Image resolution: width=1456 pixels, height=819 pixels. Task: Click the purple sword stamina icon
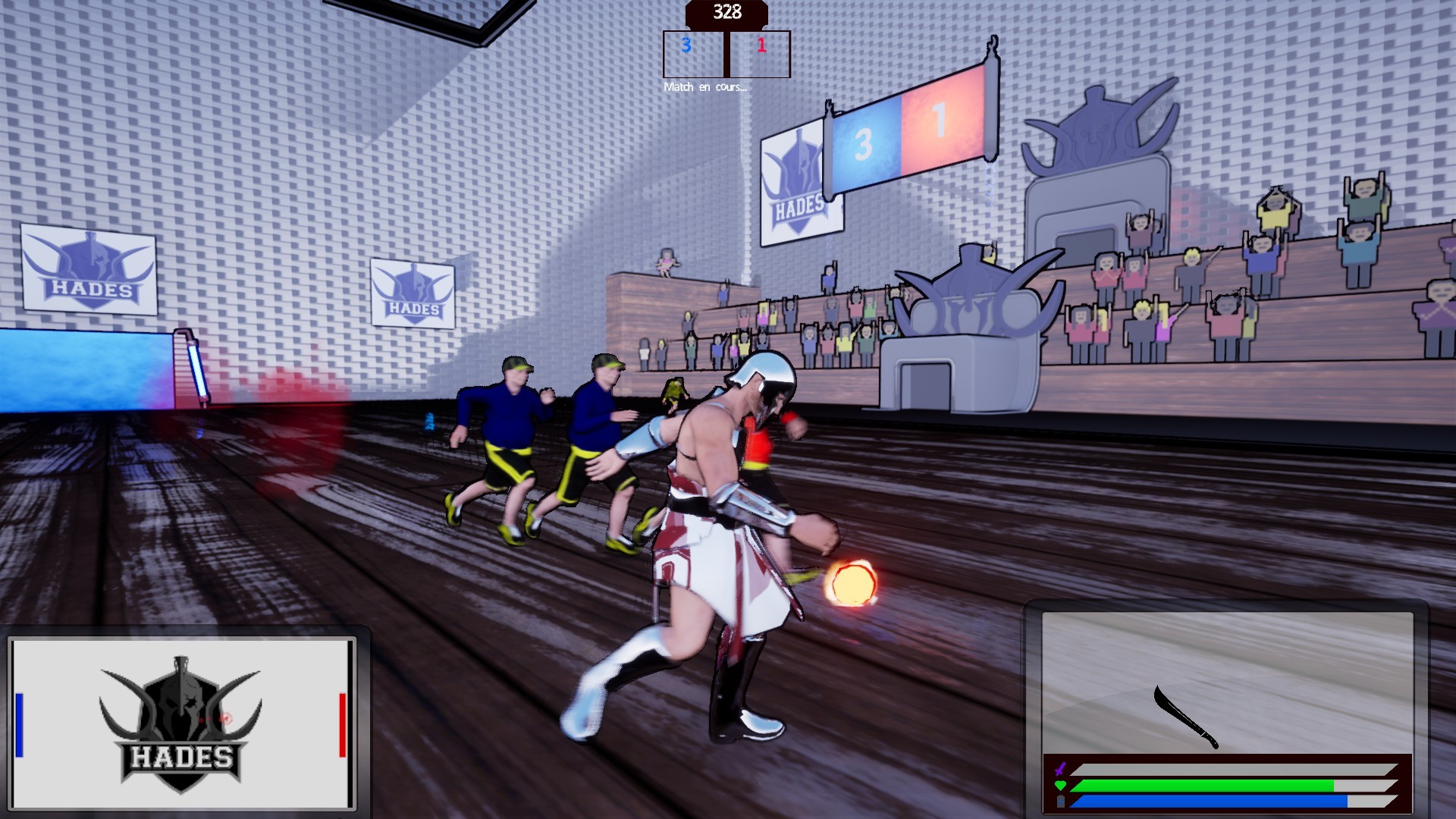[1059, 767]
